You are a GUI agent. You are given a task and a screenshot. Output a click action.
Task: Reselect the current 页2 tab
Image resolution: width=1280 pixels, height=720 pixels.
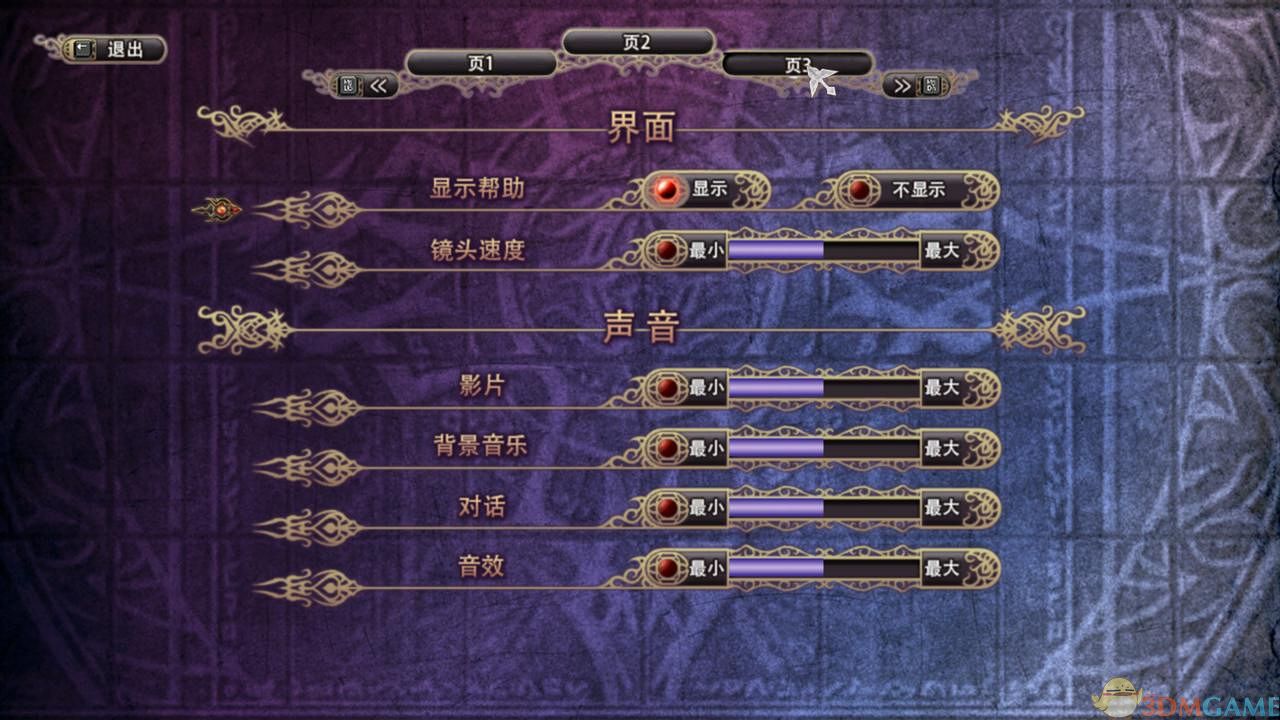(x=640, y=41)
